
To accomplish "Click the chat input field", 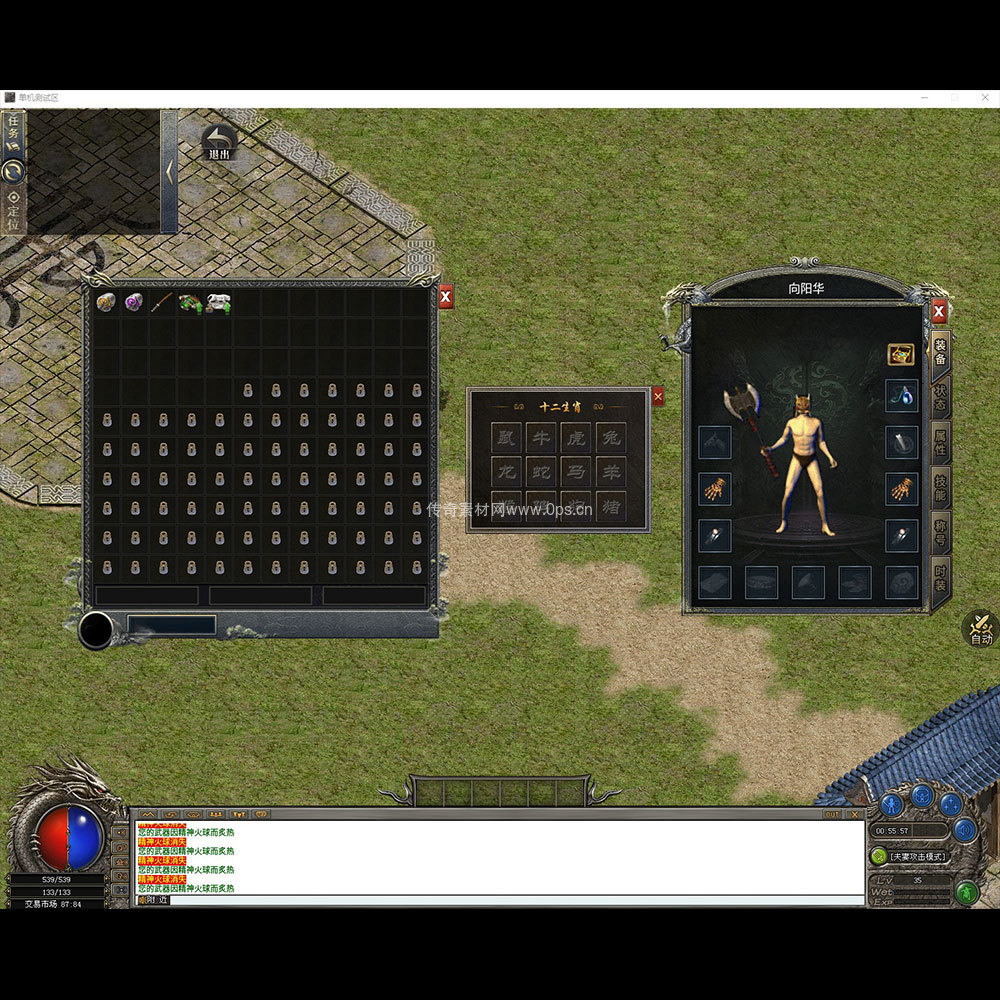I will (500, 900).
